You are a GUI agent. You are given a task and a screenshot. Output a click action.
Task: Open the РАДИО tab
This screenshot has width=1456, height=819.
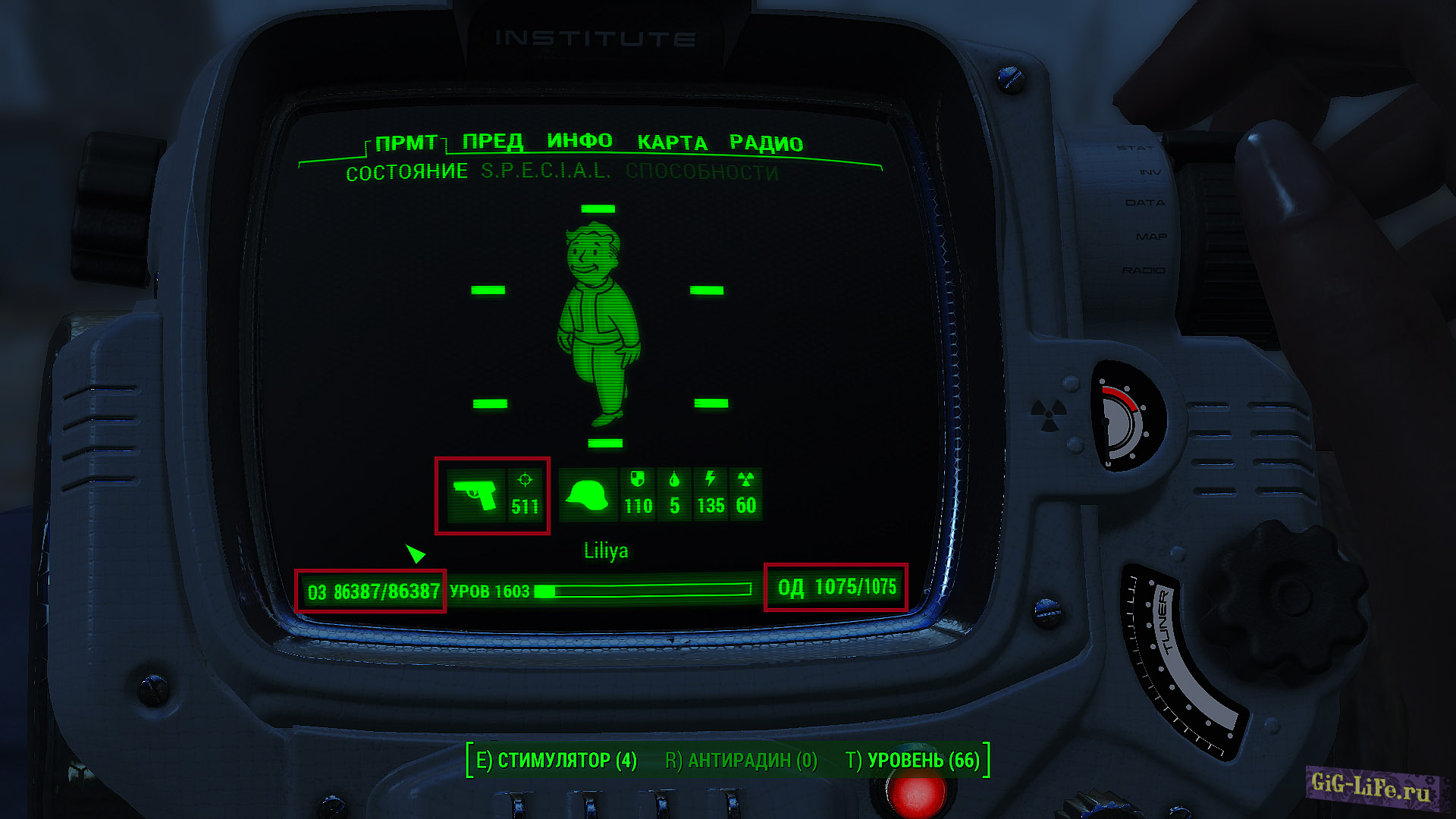tap(766, 141)
